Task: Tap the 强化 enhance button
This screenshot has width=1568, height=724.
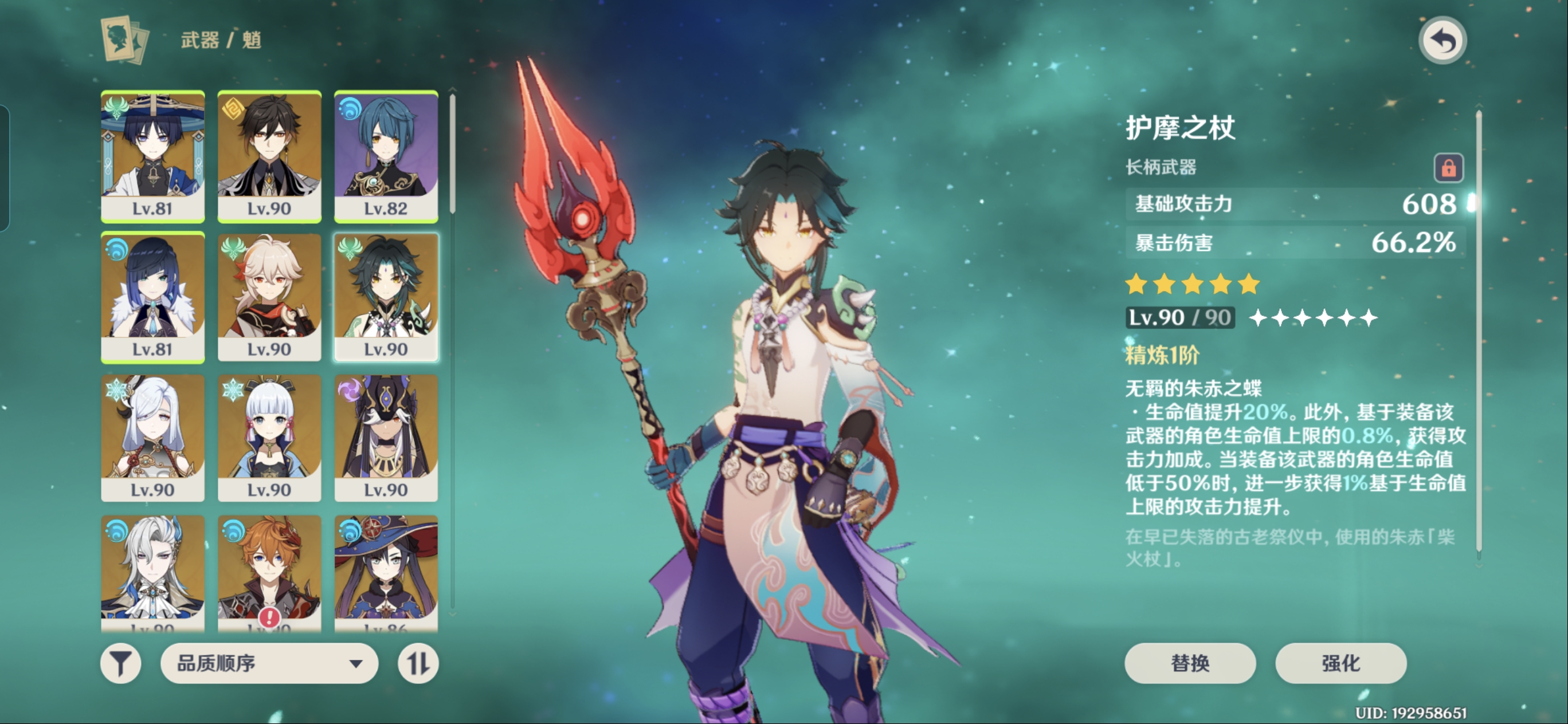Action: 1340,663
